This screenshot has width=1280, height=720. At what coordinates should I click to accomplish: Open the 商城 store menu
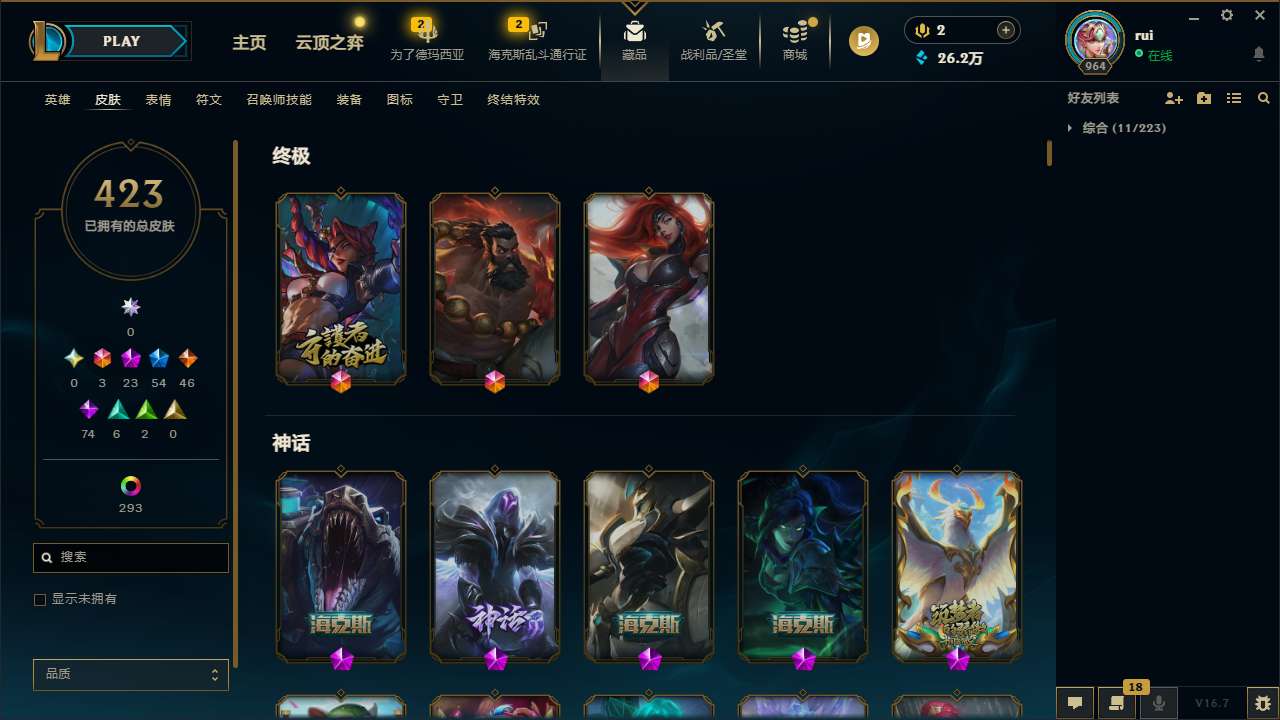[794, 41]
